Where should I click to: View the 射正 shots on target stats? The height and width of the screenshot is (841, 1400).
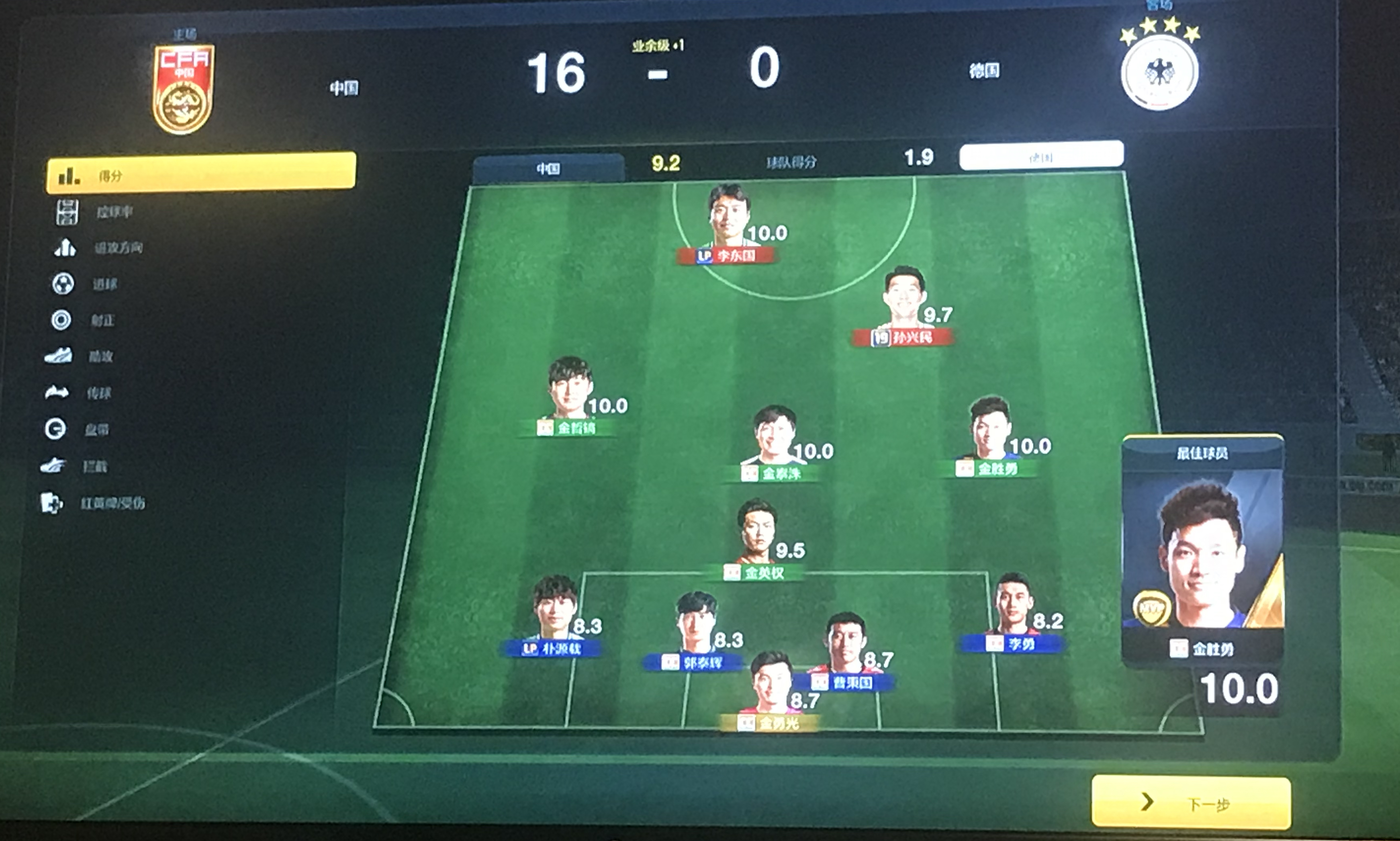tap(102, 320)
